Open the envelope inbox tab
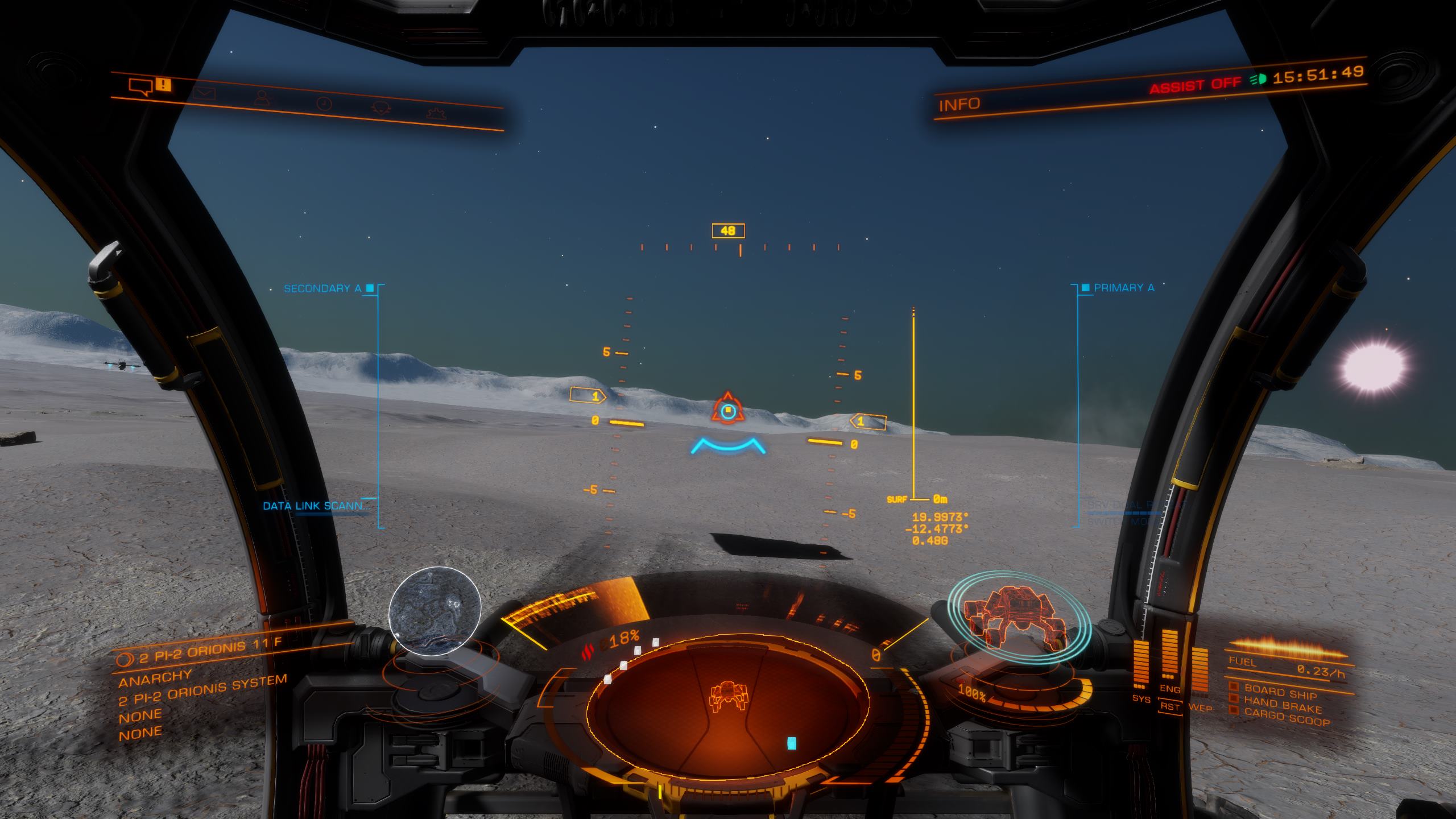 pyautogui.click(x=204, y=92)
